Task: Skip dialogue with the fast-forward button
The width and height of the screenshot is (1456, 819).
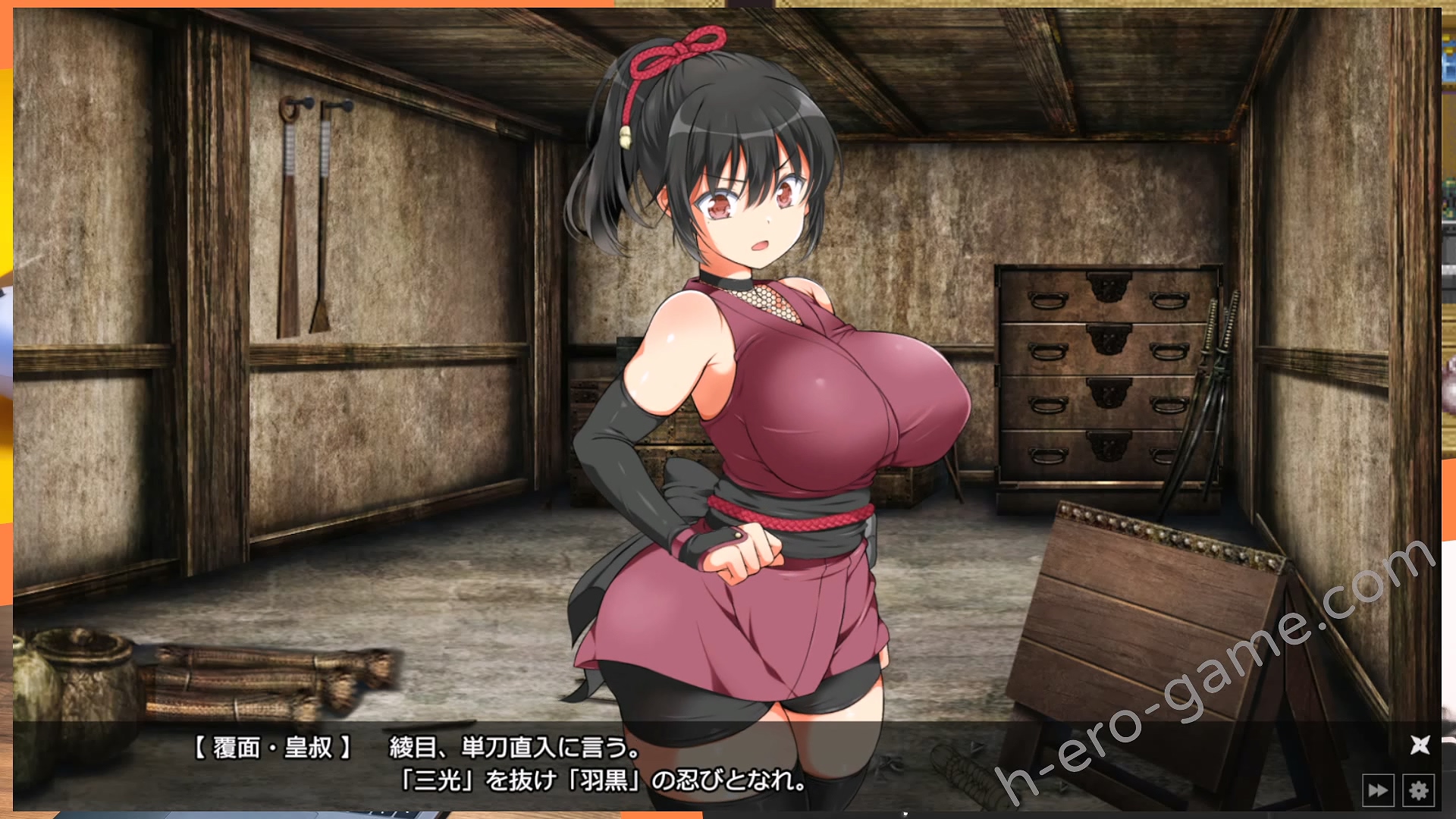Action: [x=1377, y=791]
